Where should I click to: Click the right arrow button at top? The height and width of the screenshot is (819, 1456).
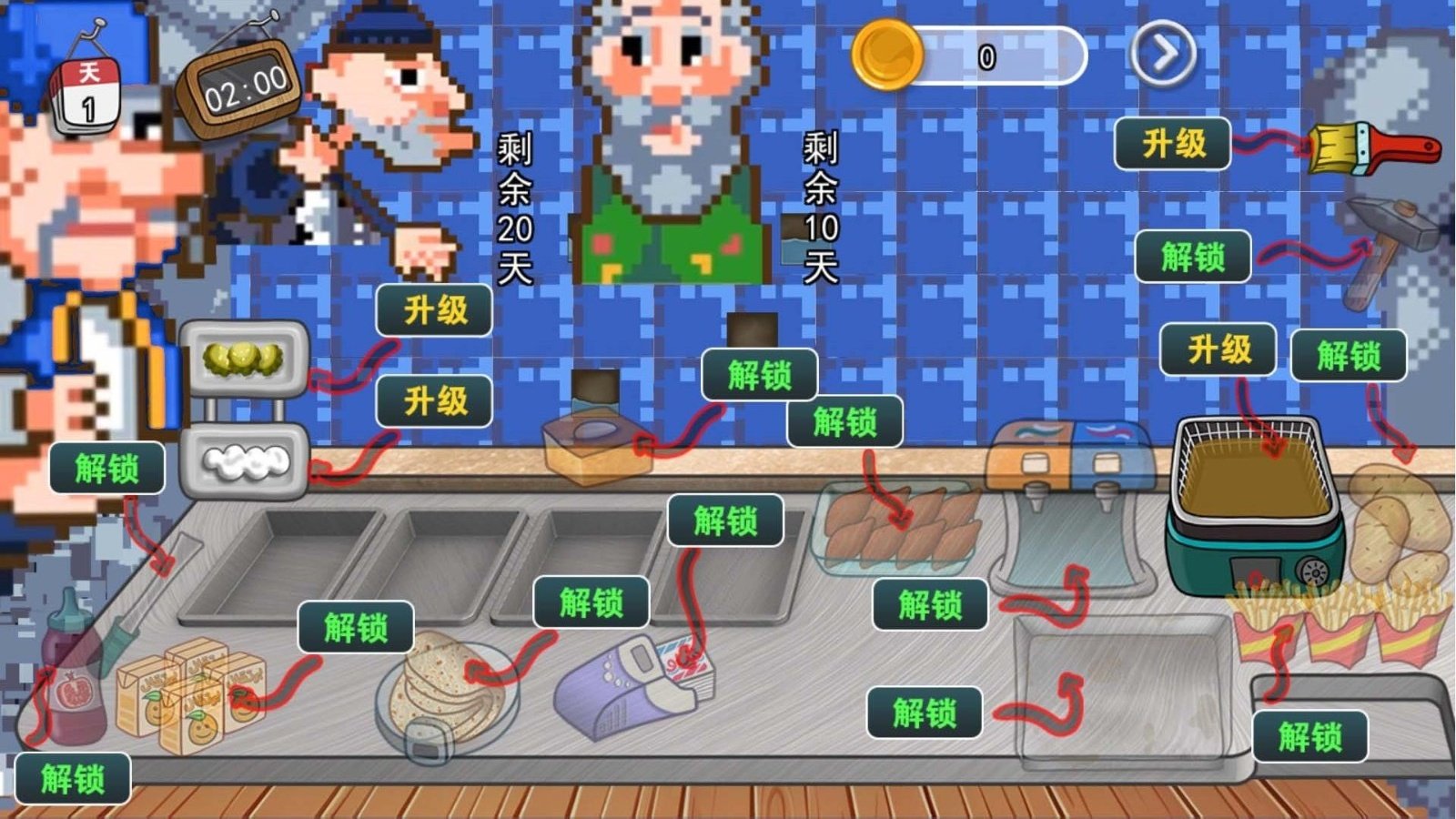pyautogui.click(x=1159, y=55)
